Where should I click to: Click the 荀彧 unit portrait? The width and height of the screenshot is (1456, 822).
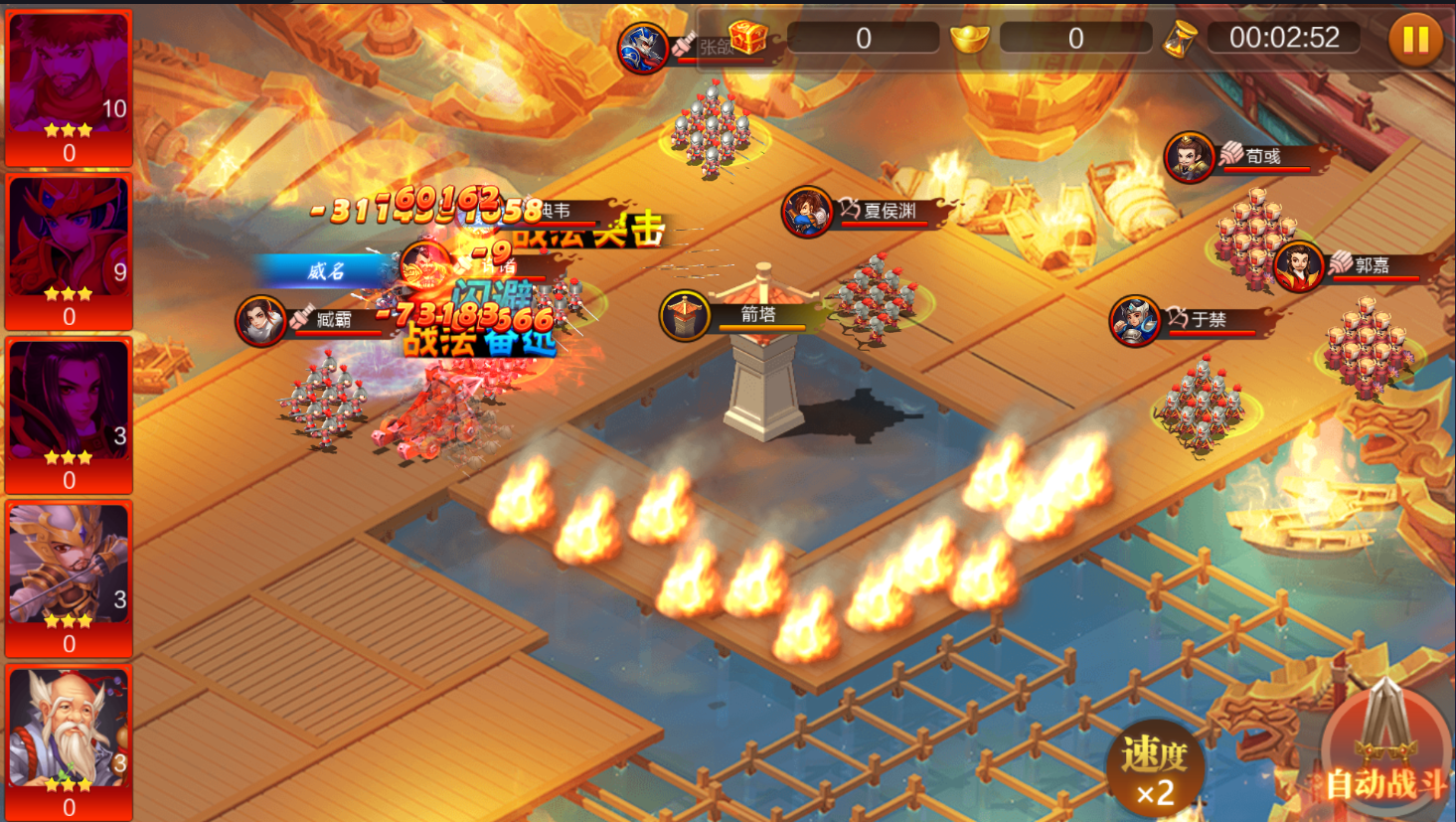coord(1189,157)
